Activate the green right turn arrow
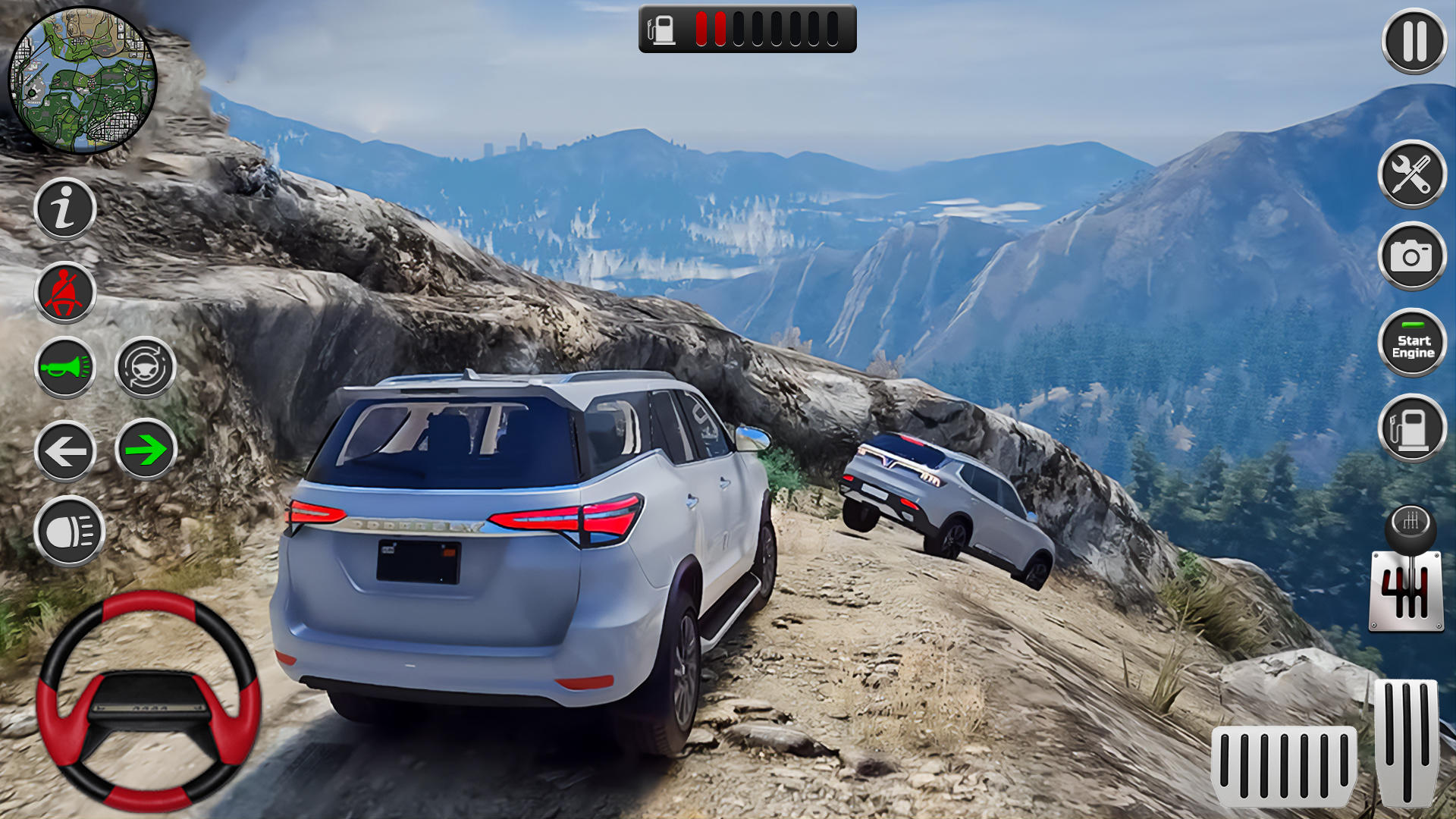This screenshot has height=819, width=1456. 146,450
